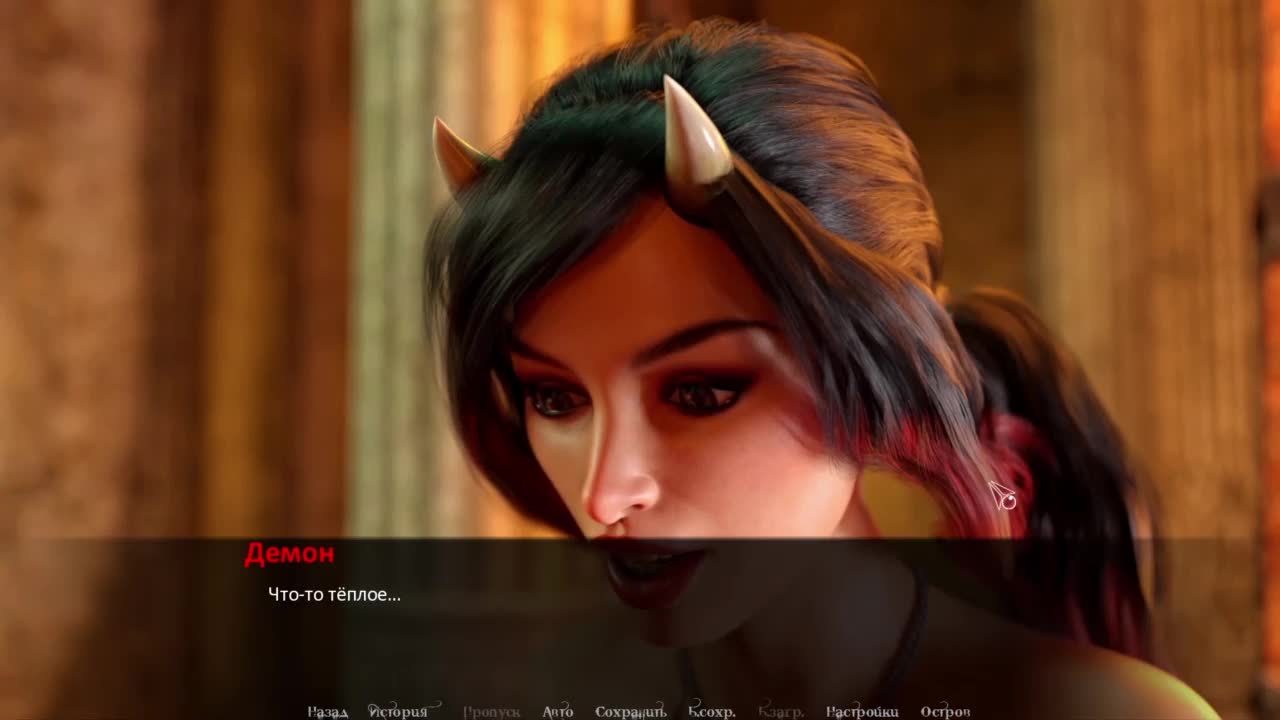Quick load with Б.загр.
The height and width of the screenshot is (720, 1280).
(x=781, y=711)
